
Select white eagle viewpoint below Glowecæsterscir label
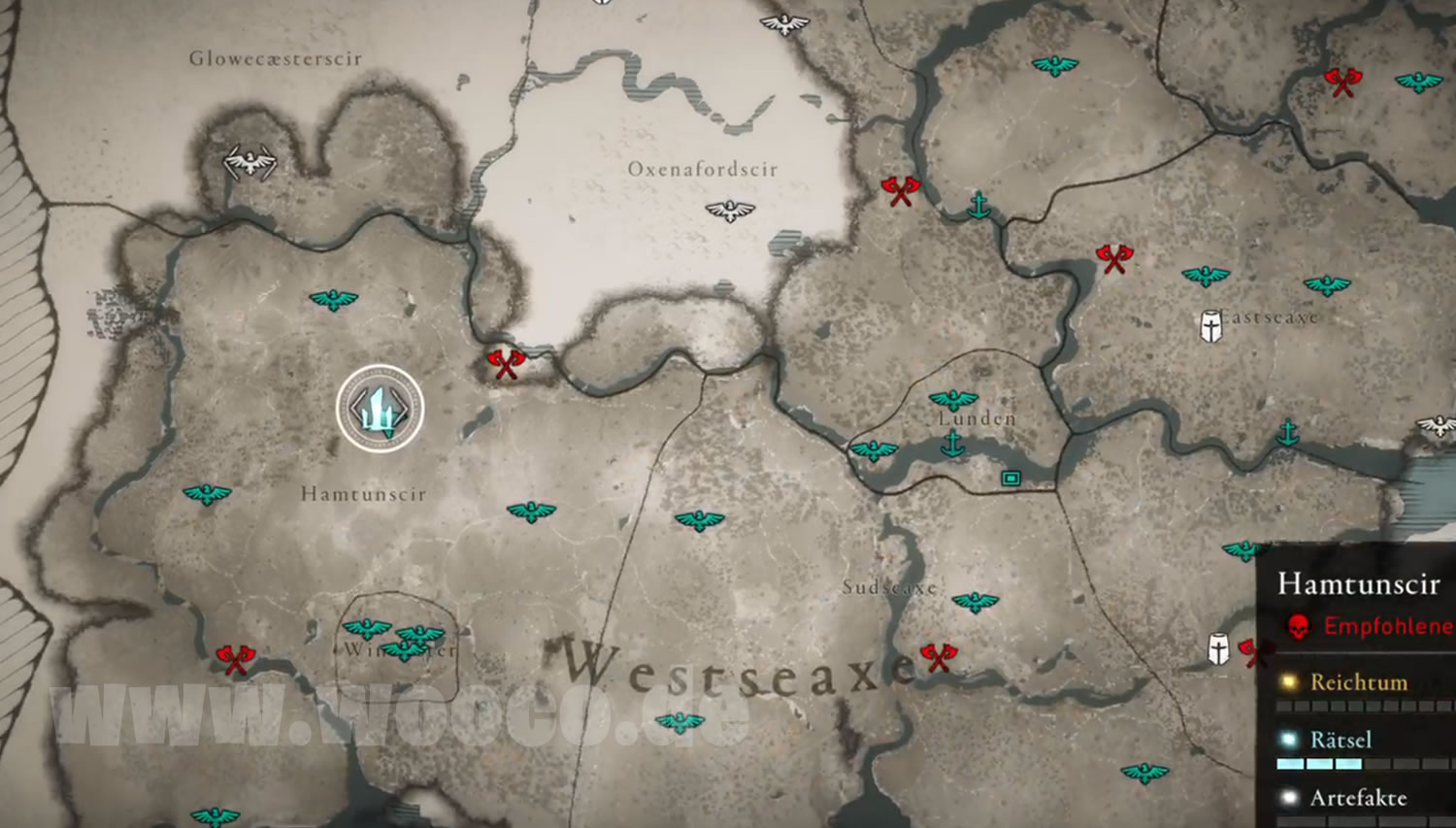click(x=250, y=162)
